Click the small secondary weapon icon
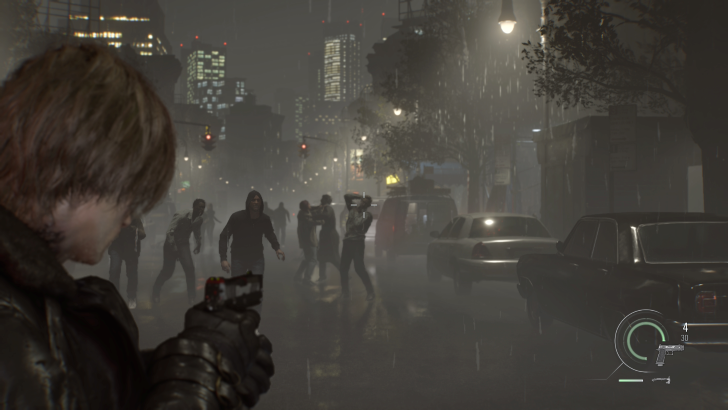Screen dimensions: 728x410 [x=659, y=381]
